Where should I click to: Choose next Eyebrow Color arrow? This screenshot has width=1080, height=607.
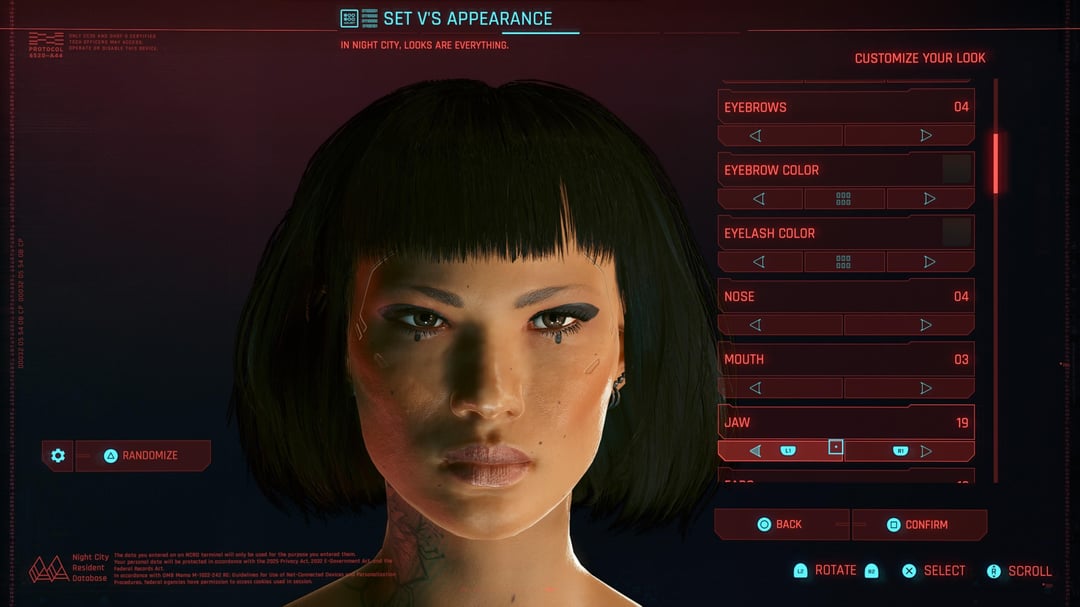[930, 198]
